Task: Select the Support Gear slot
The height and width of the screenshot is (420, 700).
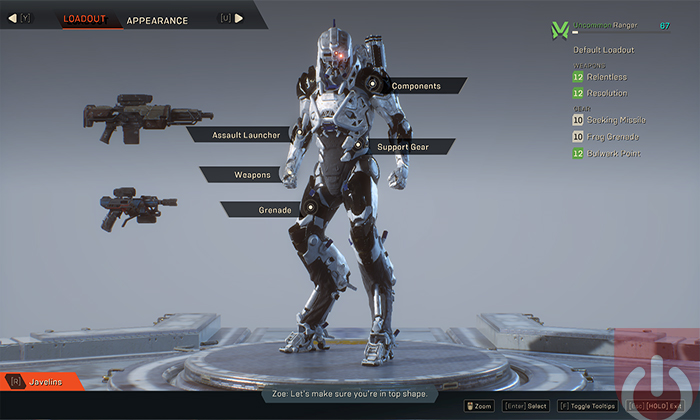Action: [x=403, y=147]
